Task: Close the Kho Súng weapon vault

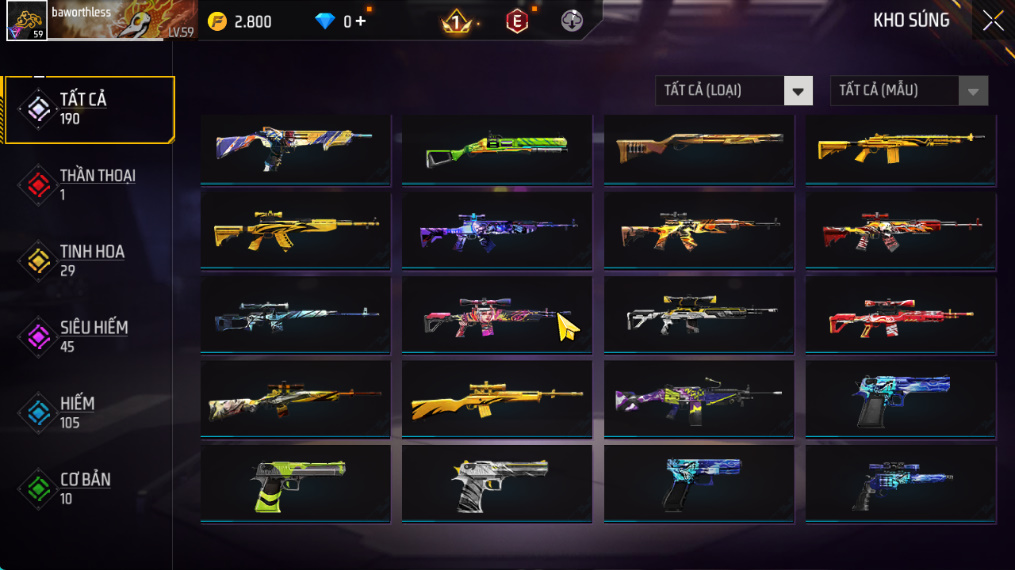Action: pyautogui.click(x=992, y=21)
